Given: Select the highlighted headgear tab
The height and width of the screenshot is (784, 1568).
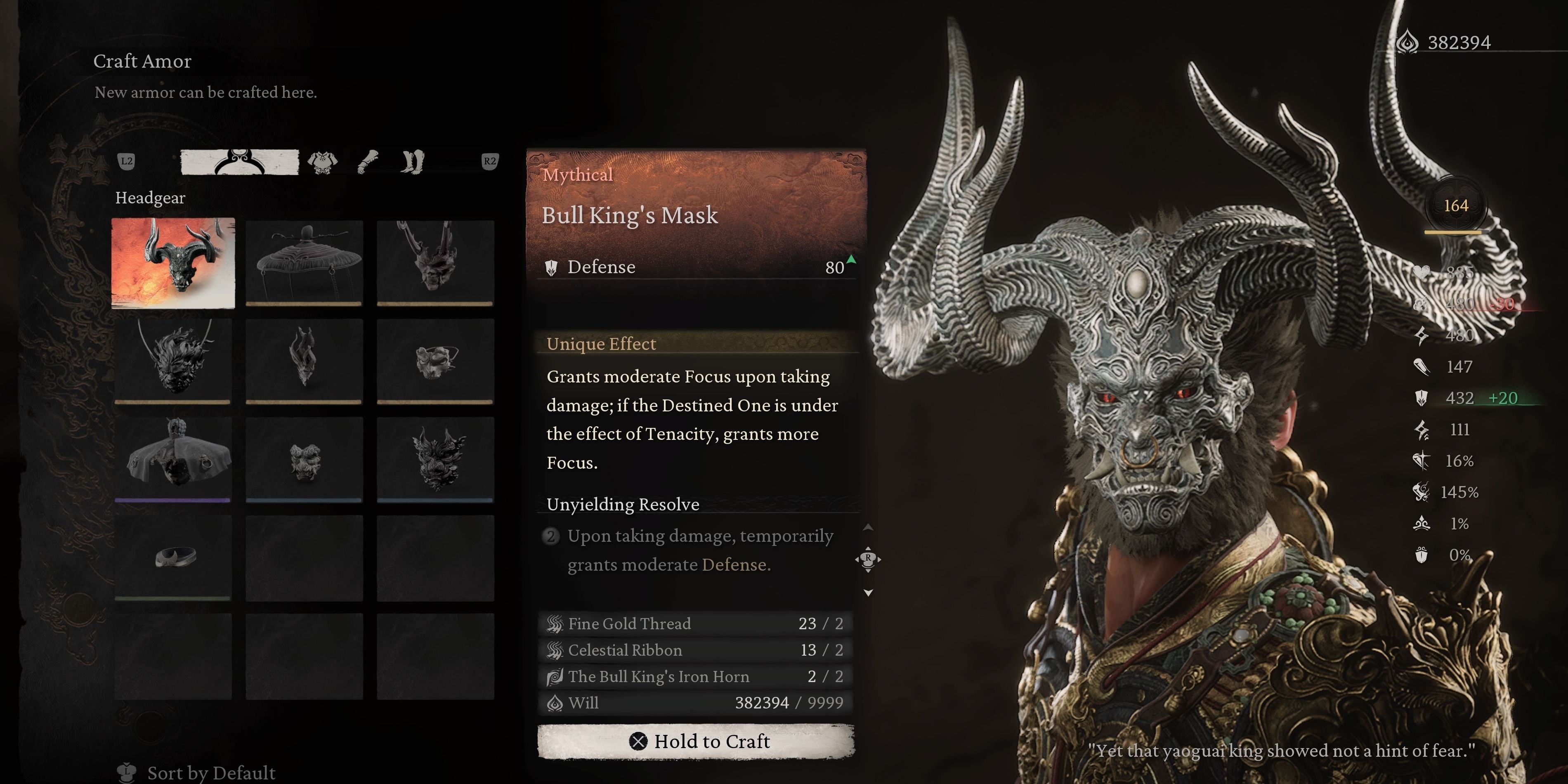Looking at the screenshot, I should (x=239, y=162).
